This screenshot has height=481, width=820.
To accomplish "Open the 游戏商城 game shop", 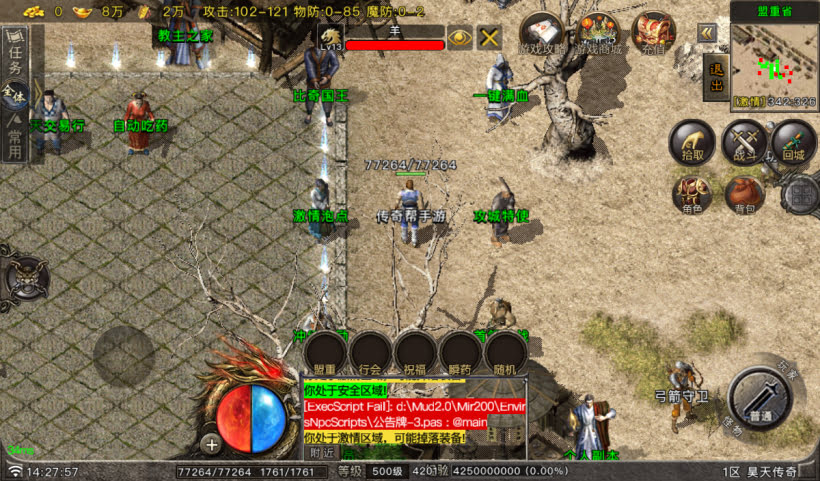I will (599, 34).
